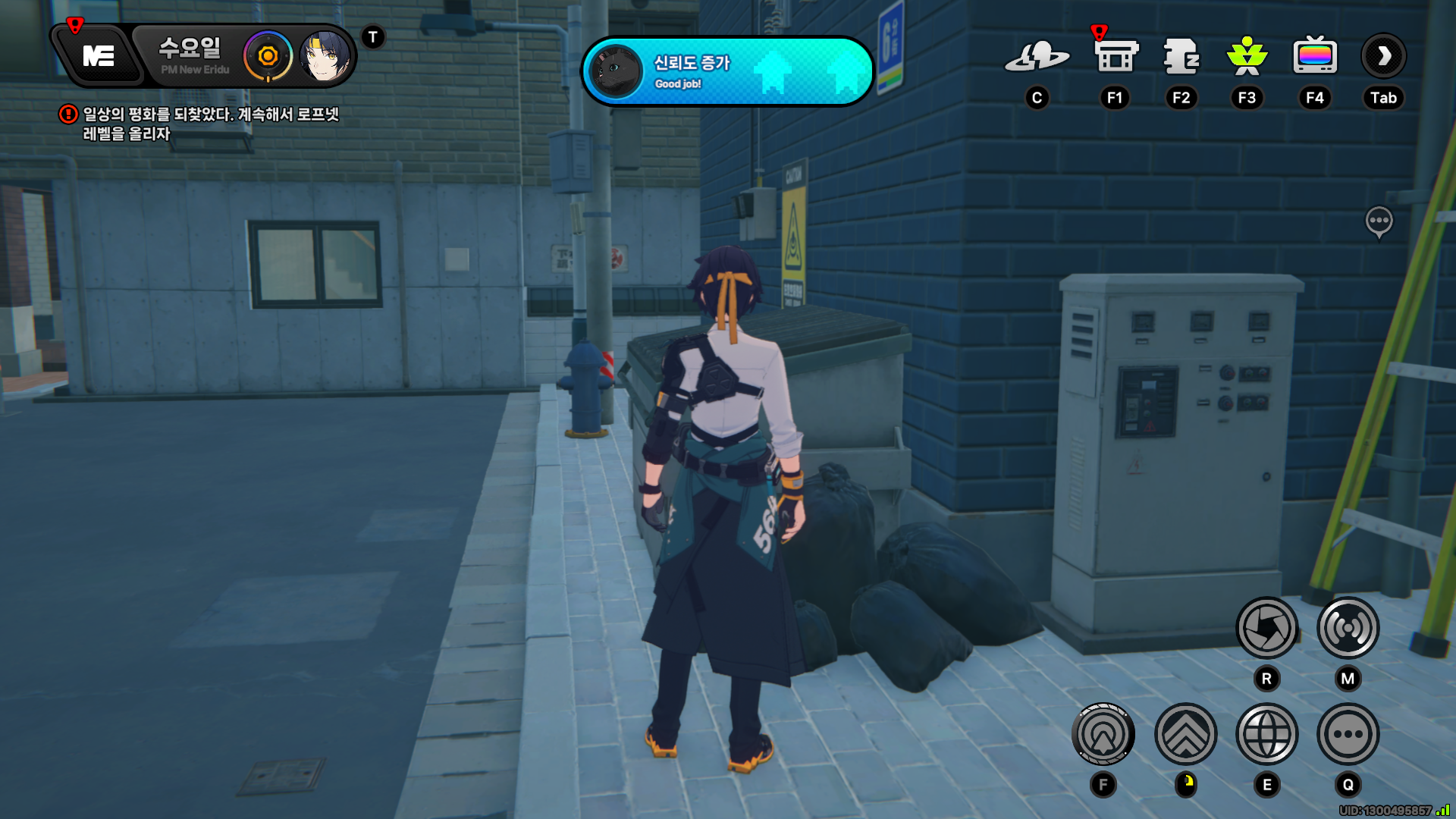Open the orange time-of-day dial
This screenshot has width=1456, height=819.
click(x=268, y=56)
